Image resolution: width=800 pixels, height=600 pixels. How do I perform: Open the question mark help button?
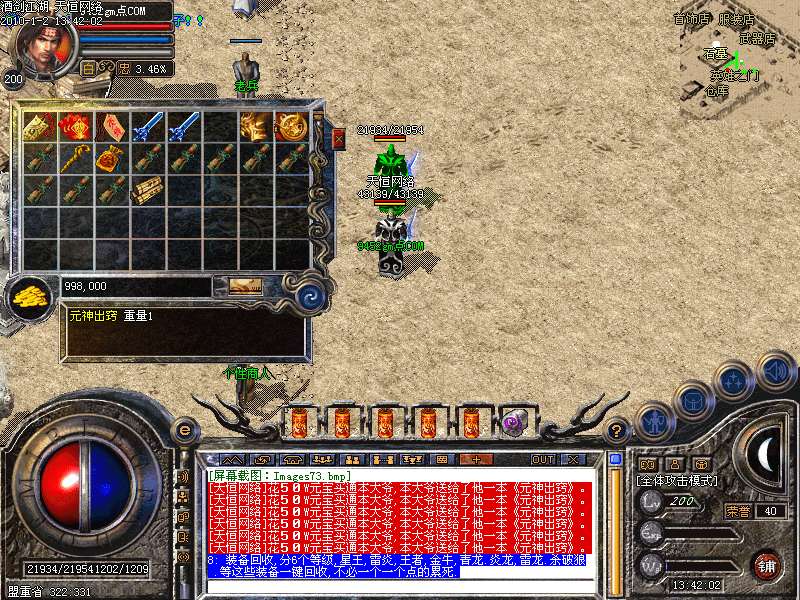point(618,430)
